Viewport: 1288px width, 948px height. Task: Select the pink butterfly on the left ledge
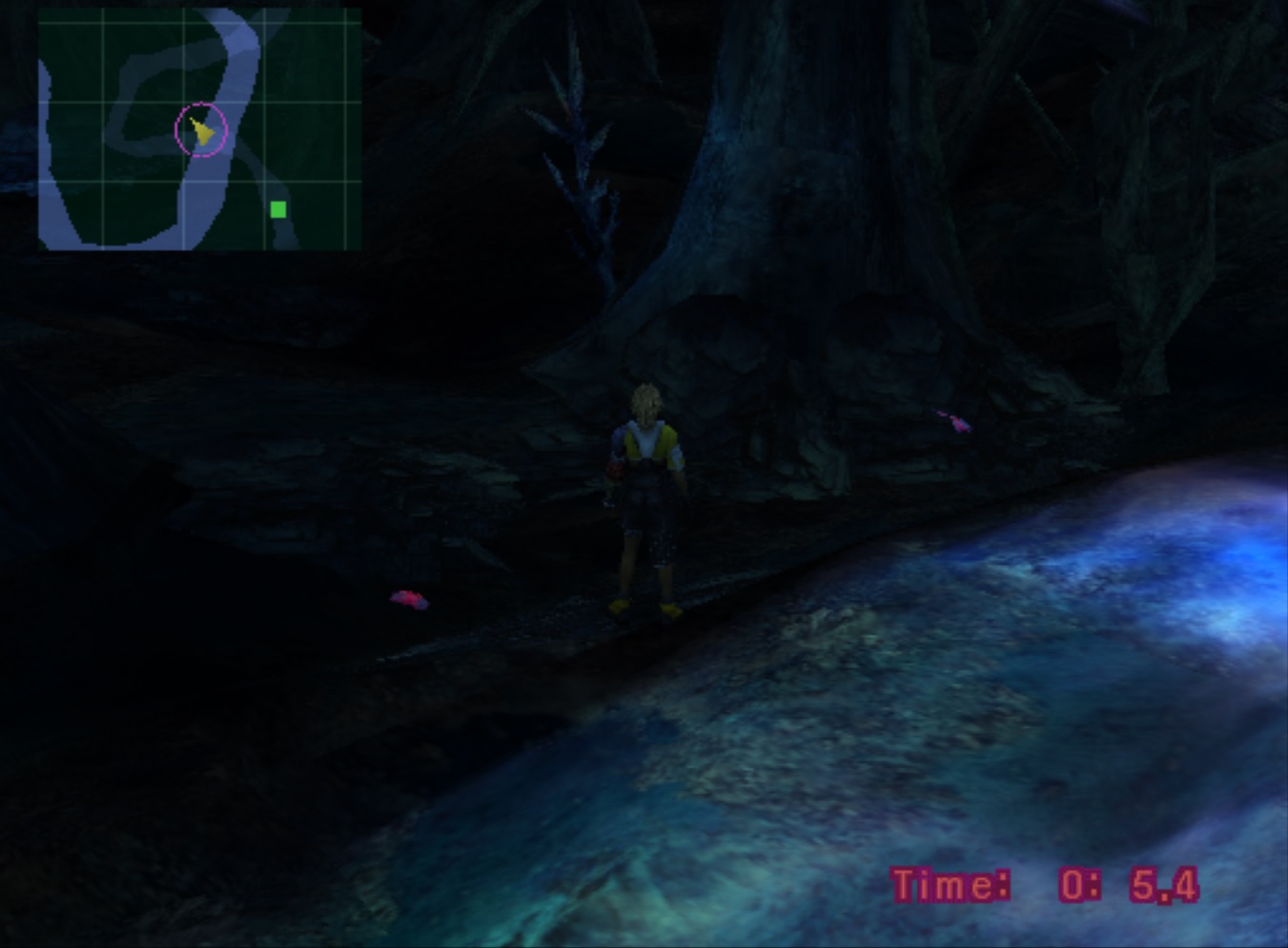(408, 597)
